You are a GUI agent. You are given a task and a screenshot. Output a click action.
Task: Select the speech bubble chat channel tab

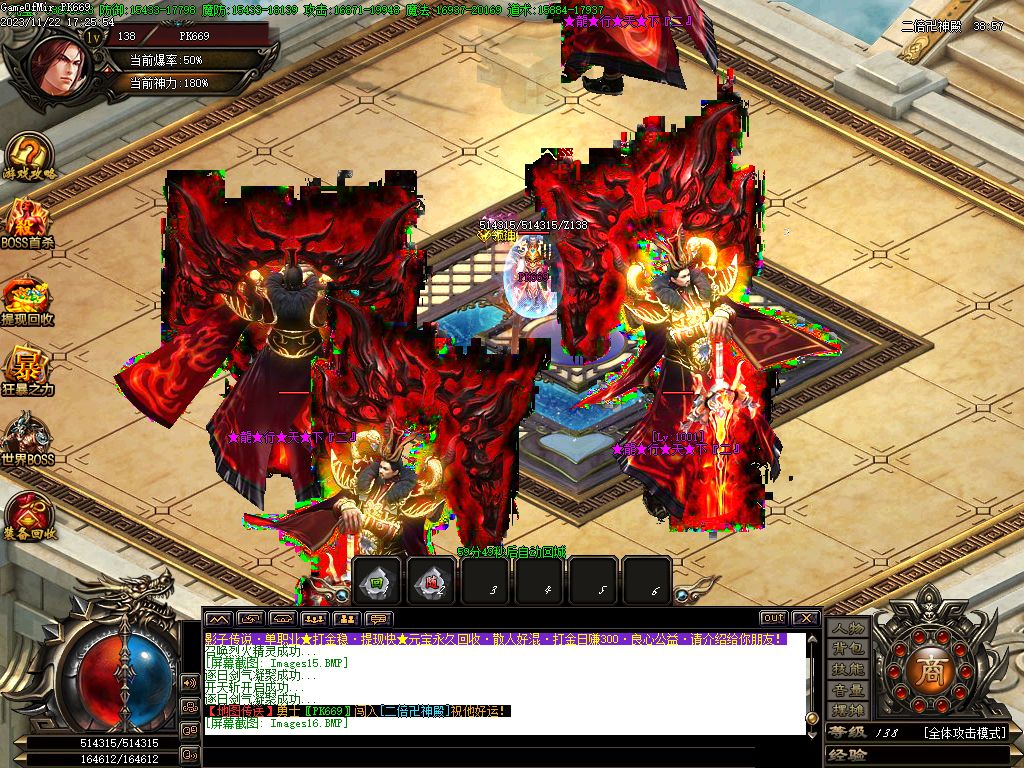[378, 619]
